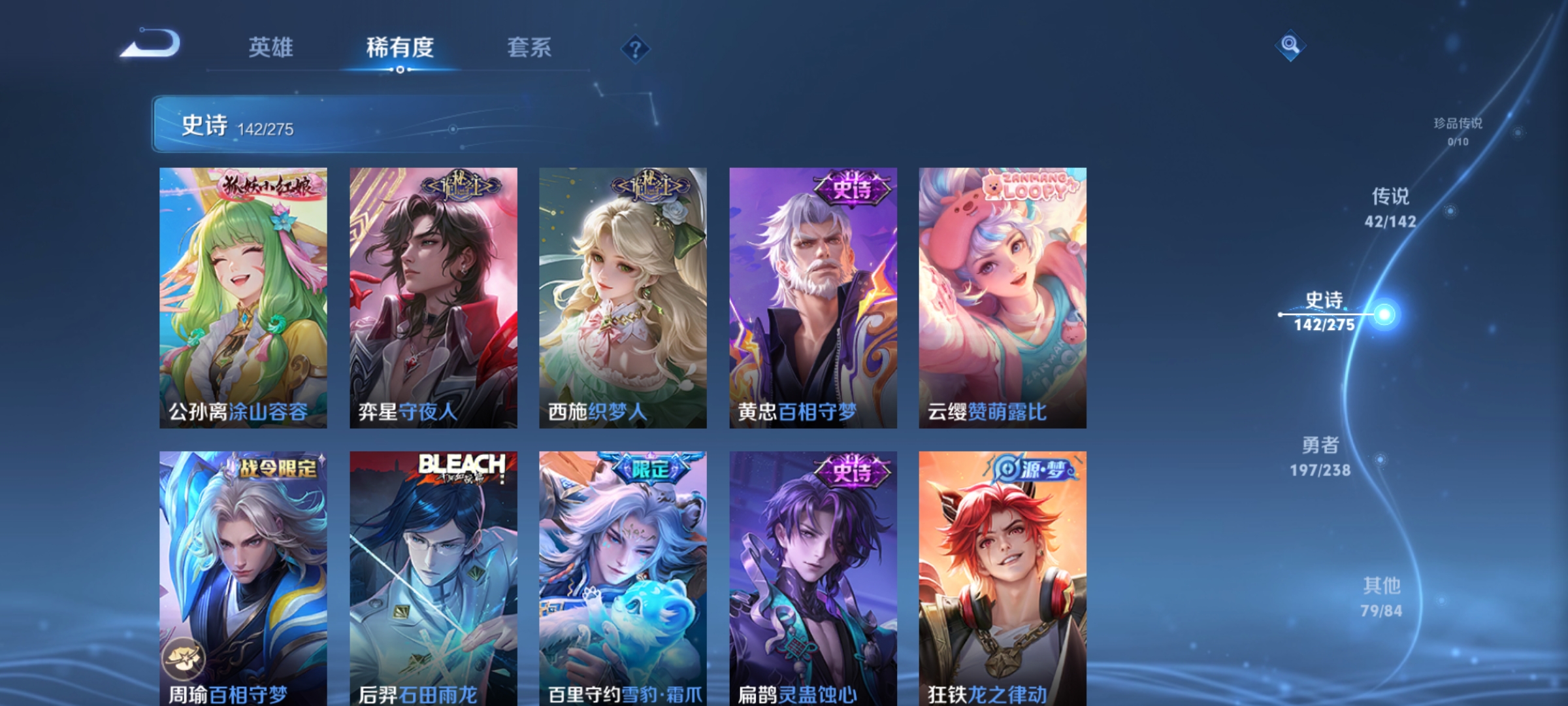The height and width of the screenshot is (706, 1568).
Task: Switch to the 英雄 tab
Action: pos(272,48)
